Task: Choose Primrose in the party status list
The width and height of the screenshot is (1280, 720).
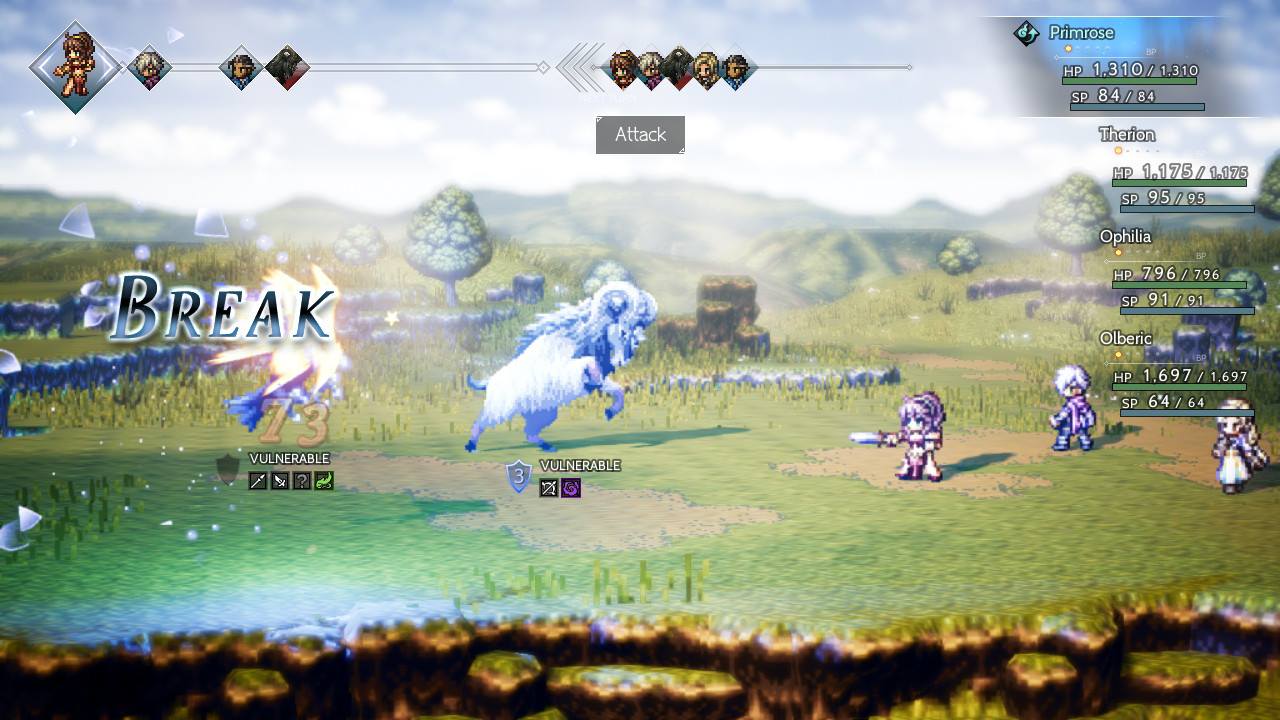Action: point(1081,33)
